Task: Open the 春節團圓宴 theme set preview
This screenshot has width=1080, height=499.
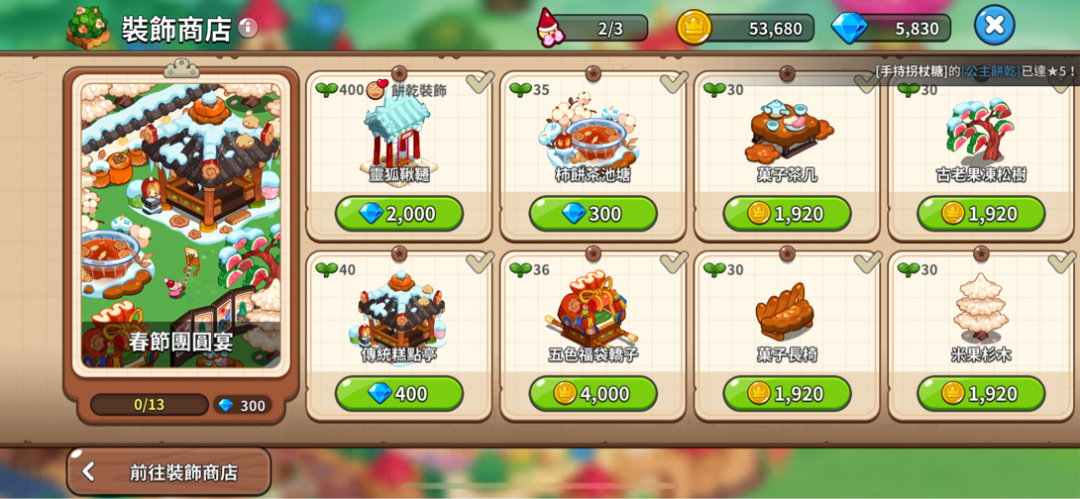Action: pos(181,225)
